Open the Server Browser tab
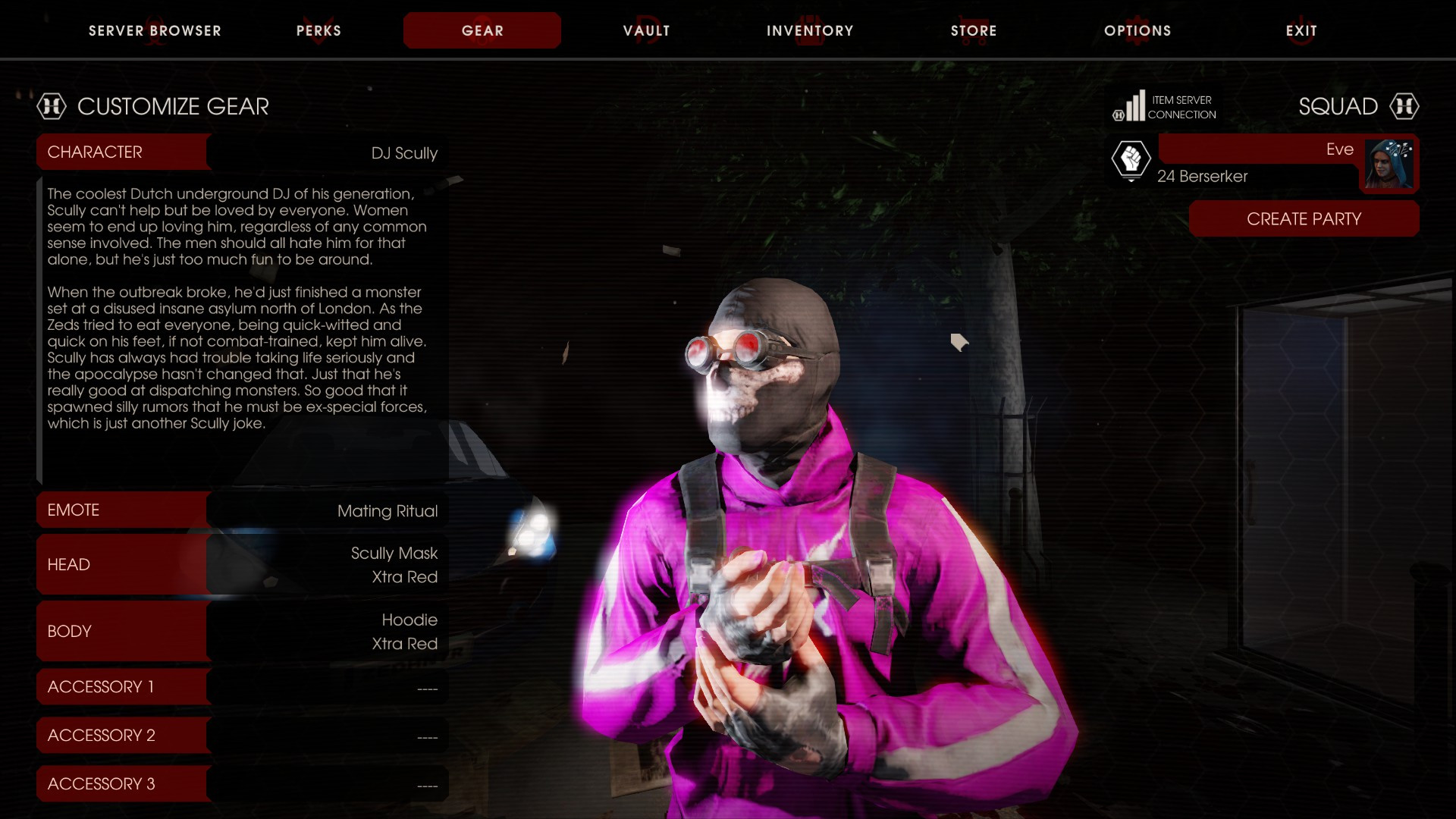 tap(155, 30)
